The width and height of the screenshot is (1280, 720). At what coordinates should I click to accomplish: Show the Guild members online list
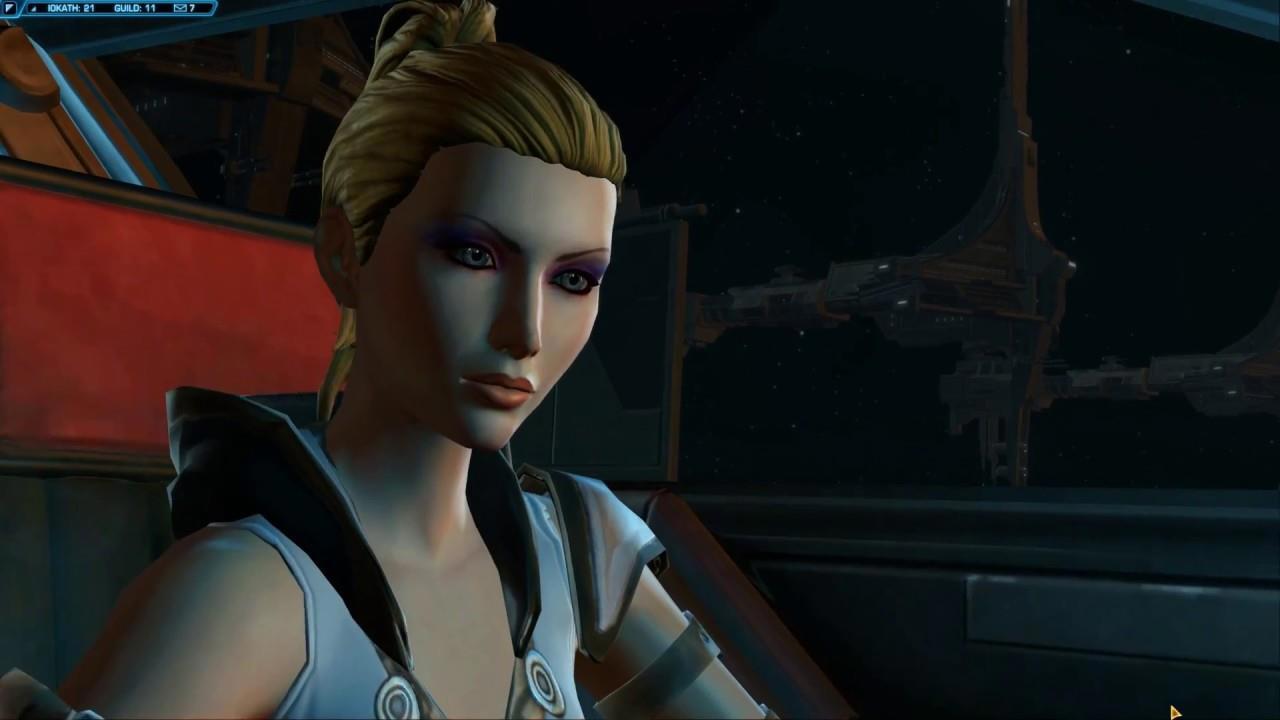pyautogui.click(x=135, y=8)
